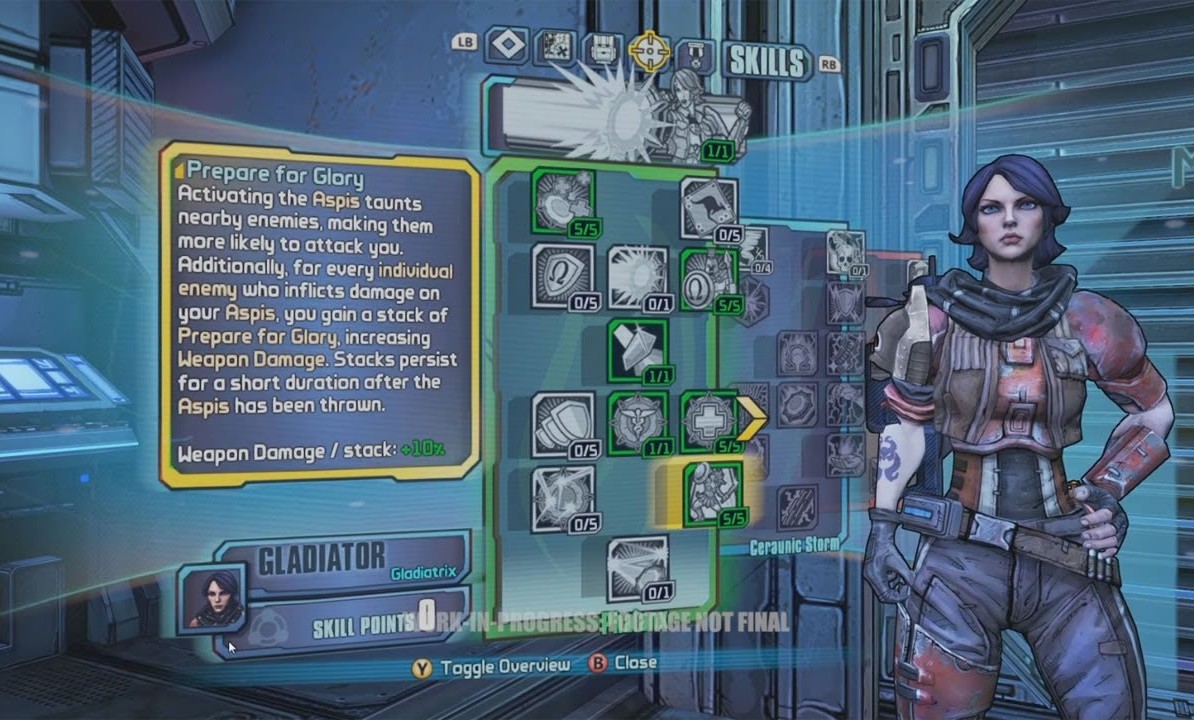Select the Skills crosshair tab
The width and height of the screenshot is (1194, 720).
649,48
